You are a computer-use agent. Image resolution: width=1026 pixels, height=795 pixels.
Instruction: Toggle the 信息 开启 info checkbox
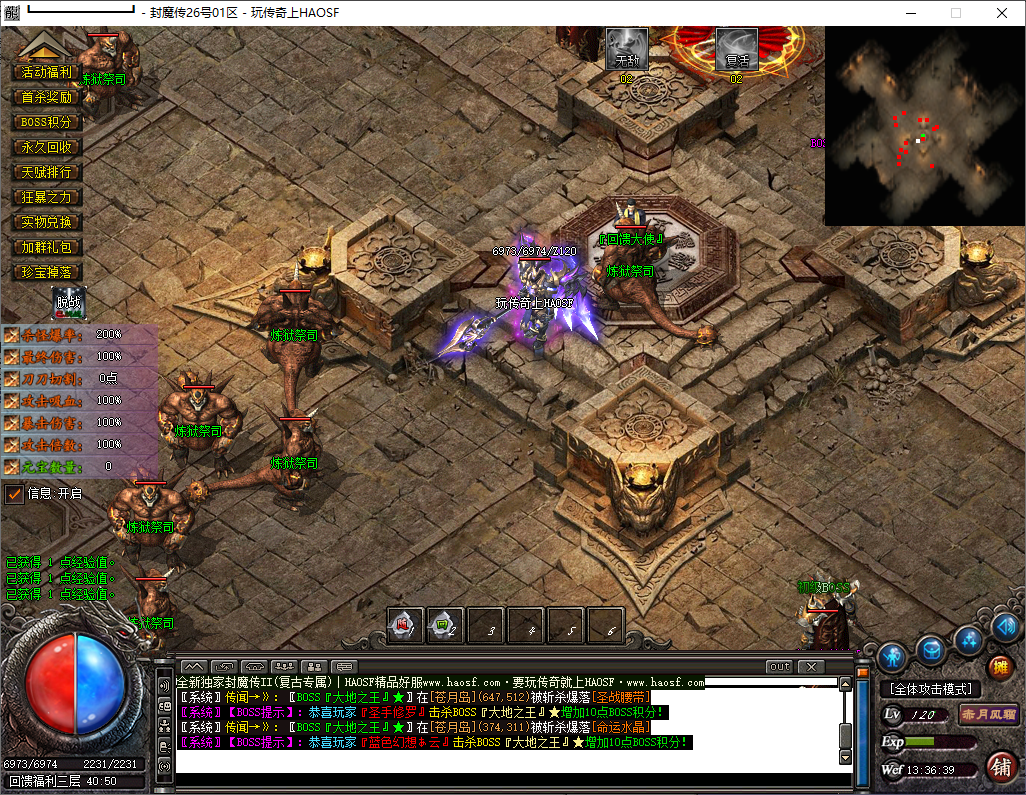coord(14,494)
